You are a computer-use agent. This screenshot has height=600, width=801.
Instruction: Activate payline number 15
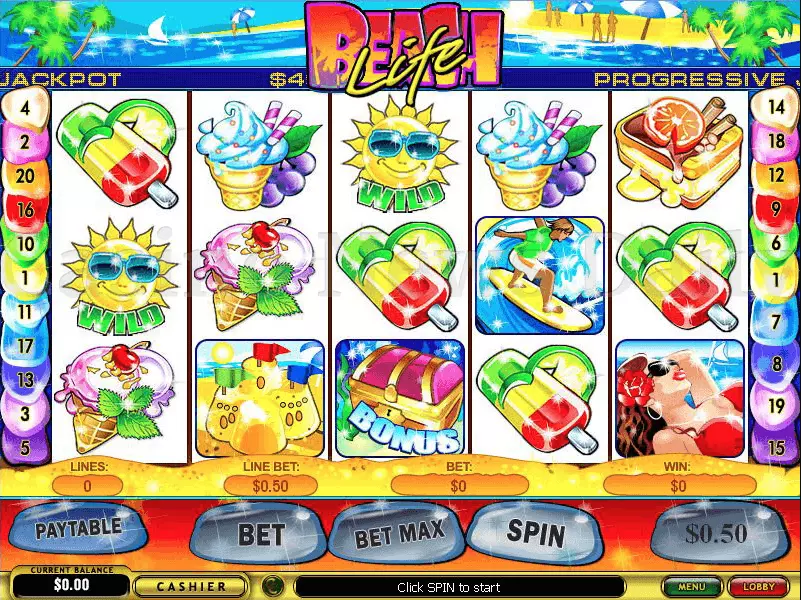(777, 447)
